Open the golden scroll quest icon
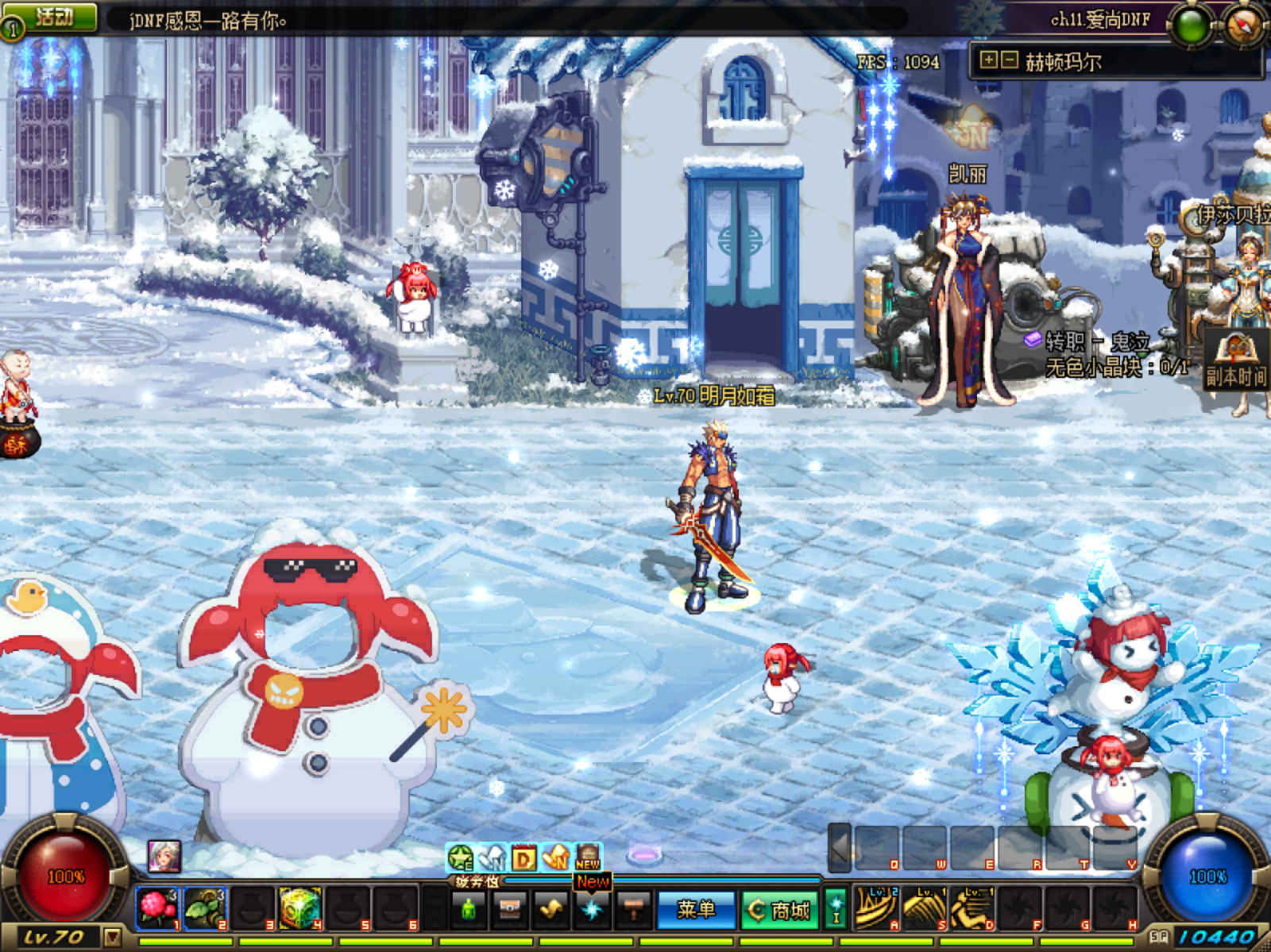Image resolution: width=1271 pixels, height=952 pixels. tap(551, 909)
